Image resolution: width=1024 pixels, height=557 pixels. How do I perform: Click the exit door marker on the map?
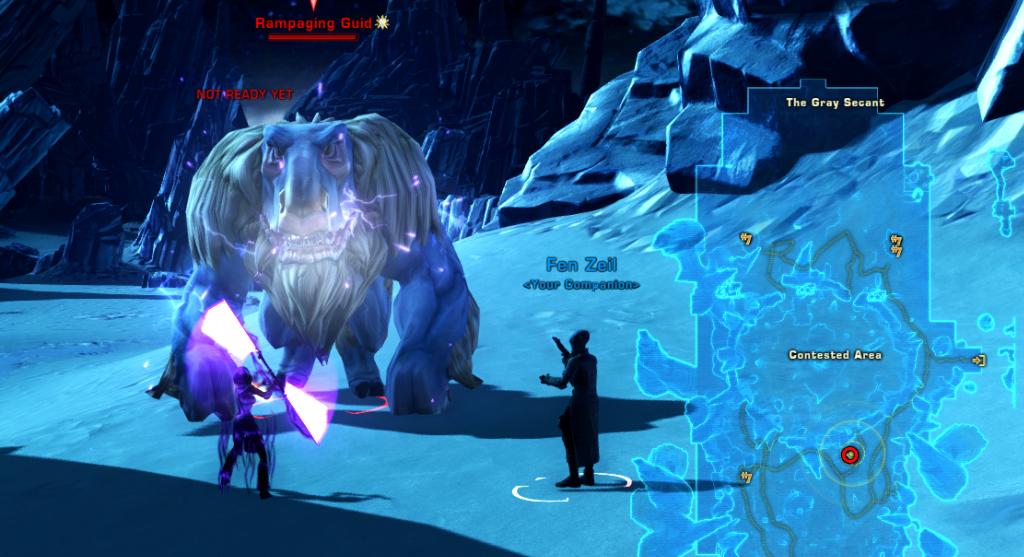pos(978,360)
